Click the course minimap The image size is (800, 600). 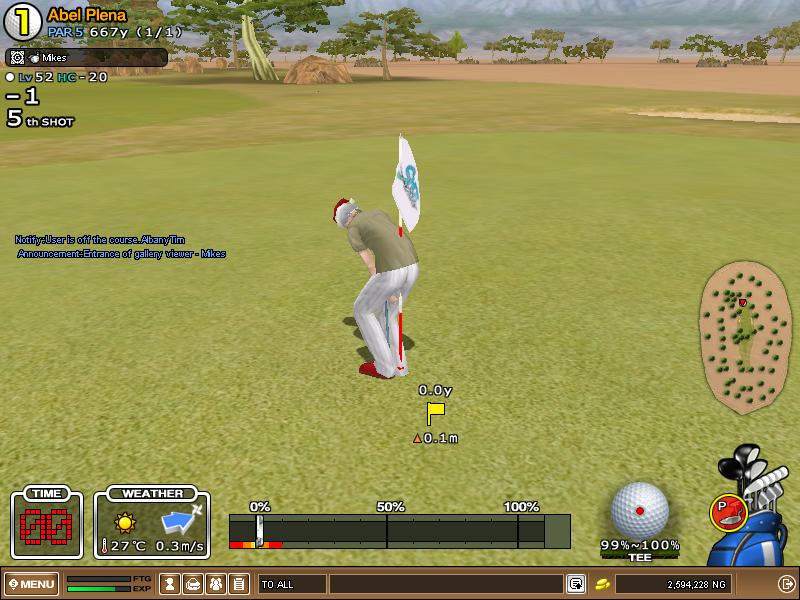[746, 337]
